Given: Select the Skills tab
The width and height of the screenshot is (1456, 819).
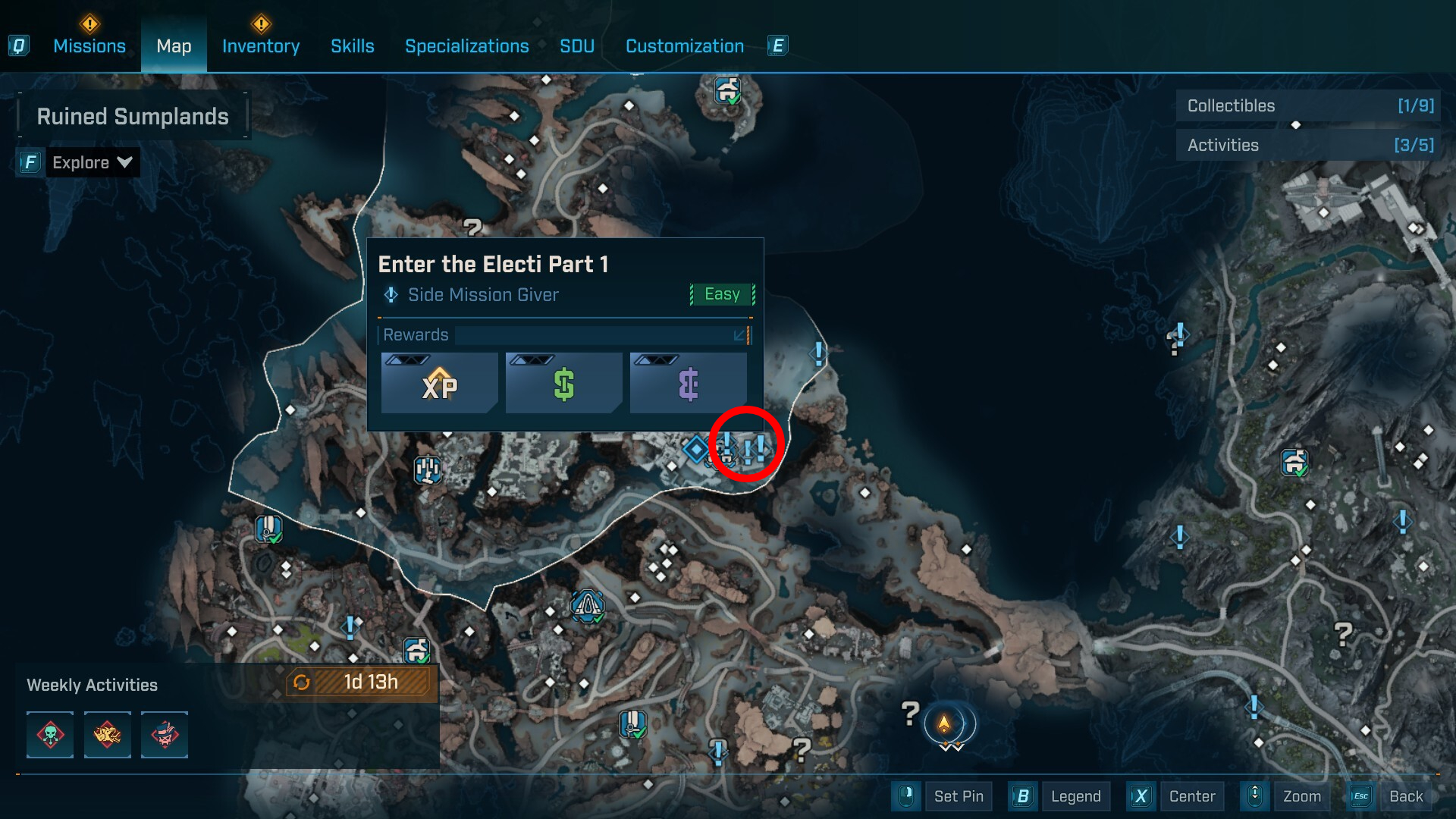Looking at the screenshot, I should pos(353,46).
